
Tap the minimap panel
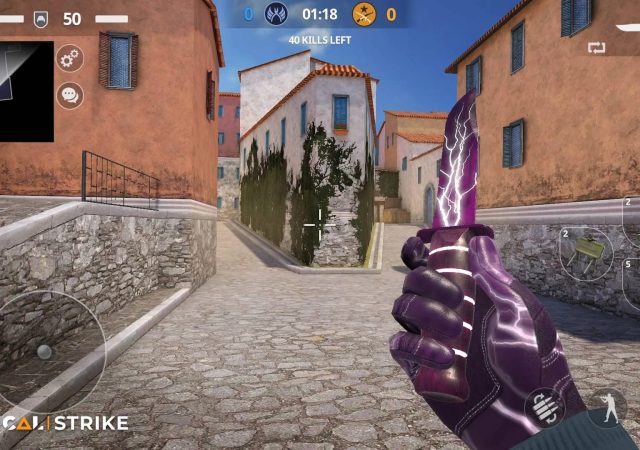coord(26,91)
